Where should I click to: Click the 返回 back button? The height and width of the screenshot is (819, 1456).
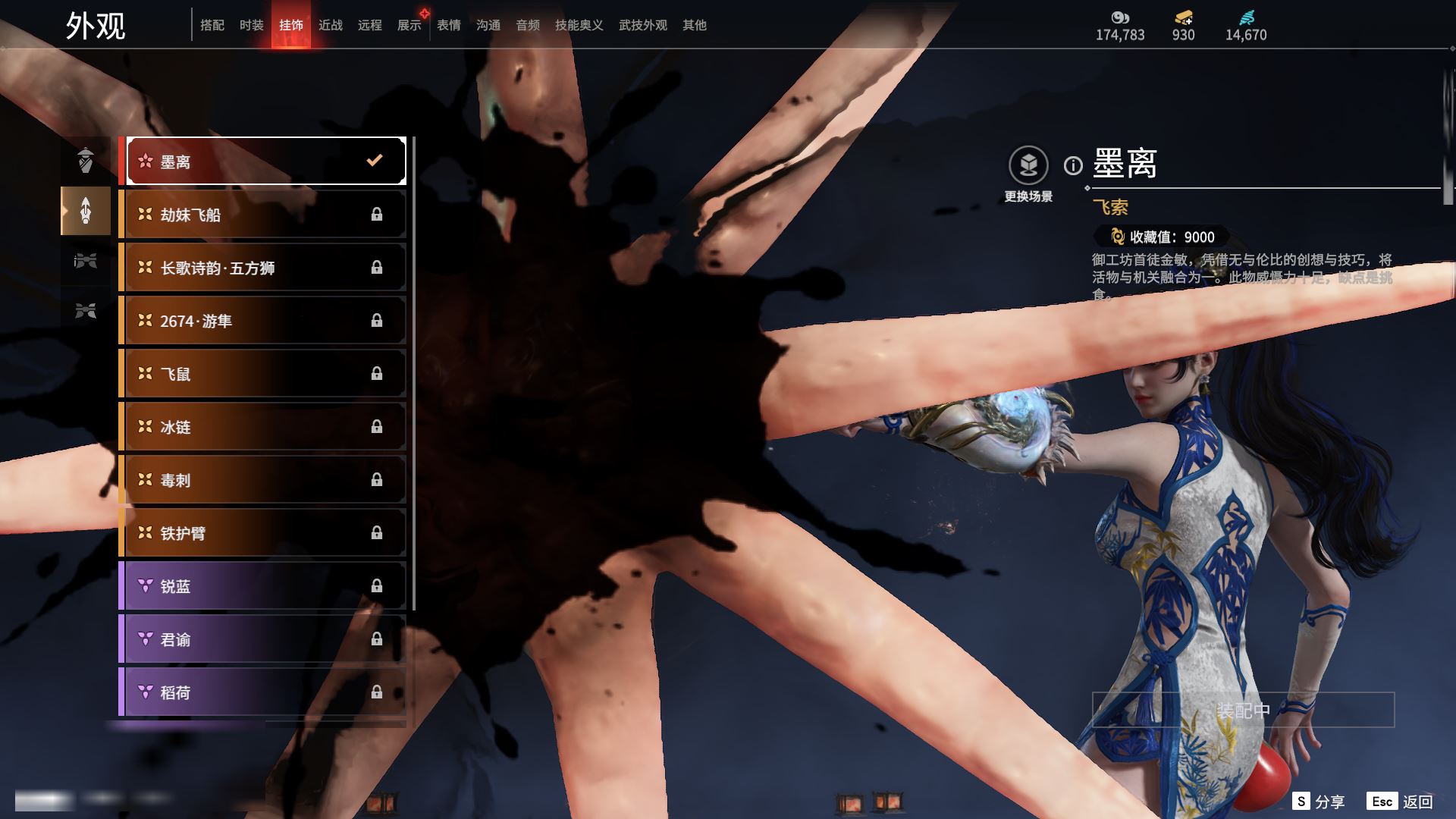tap(1401, 802)
